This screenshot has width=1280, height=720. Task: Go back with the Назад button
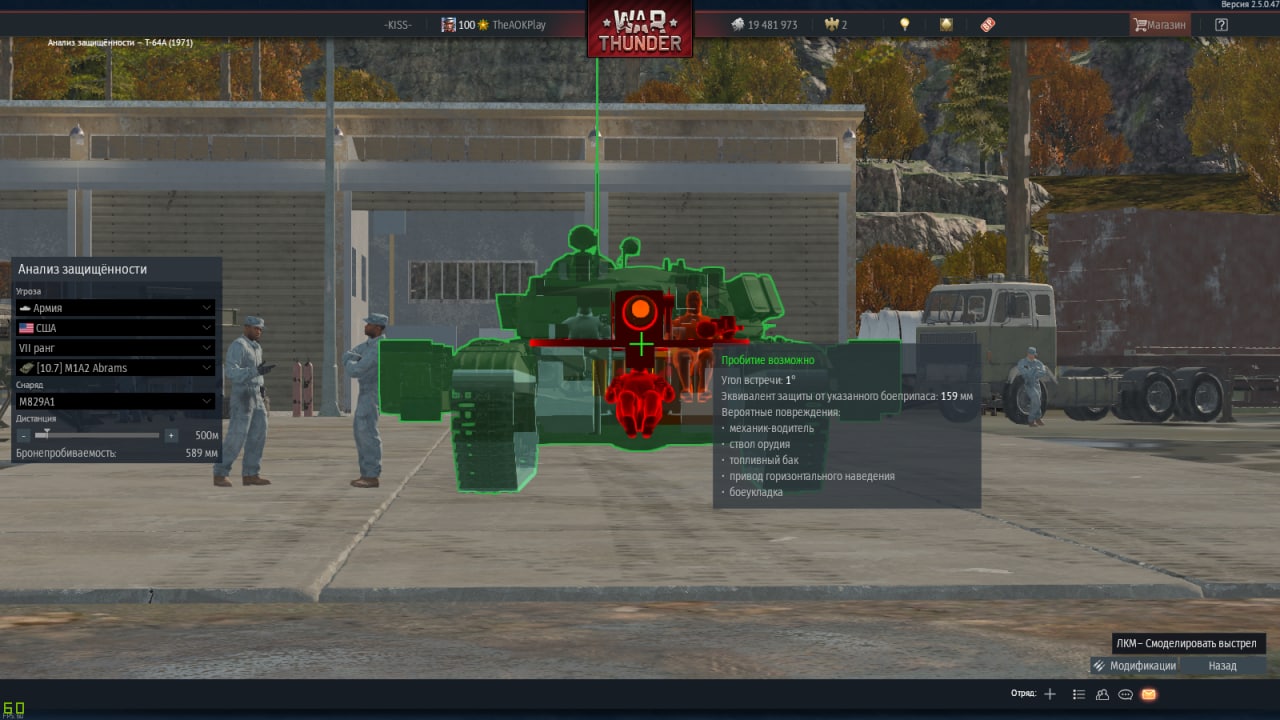pos(1222,666)
